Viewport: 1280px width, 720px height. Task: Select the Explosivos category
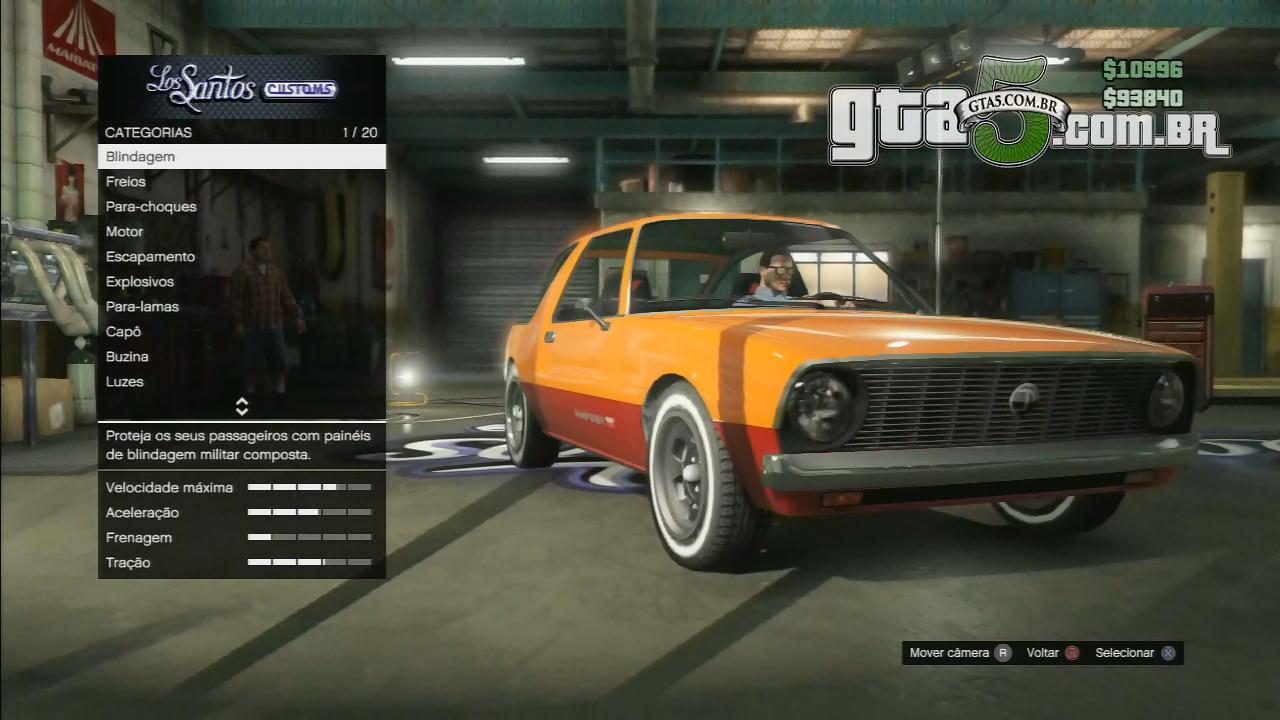139,281
